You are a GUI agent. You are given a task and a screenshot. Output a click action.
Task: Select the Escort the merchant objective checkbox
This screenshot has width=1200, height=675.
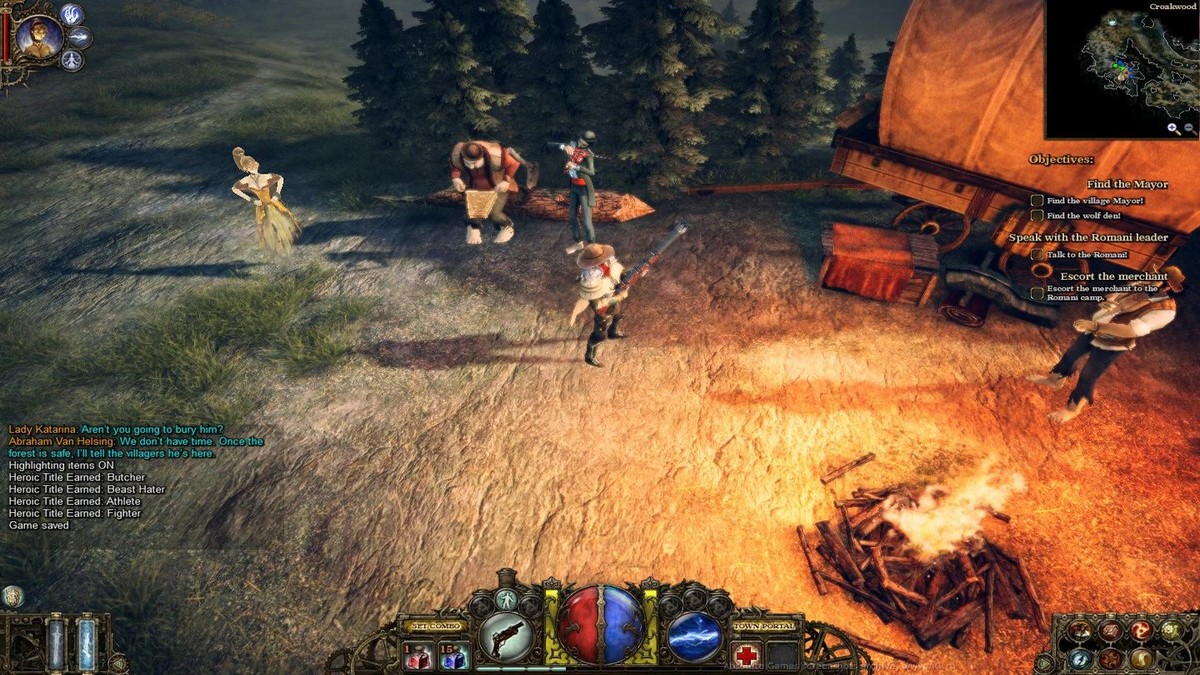click(1038, 293)
